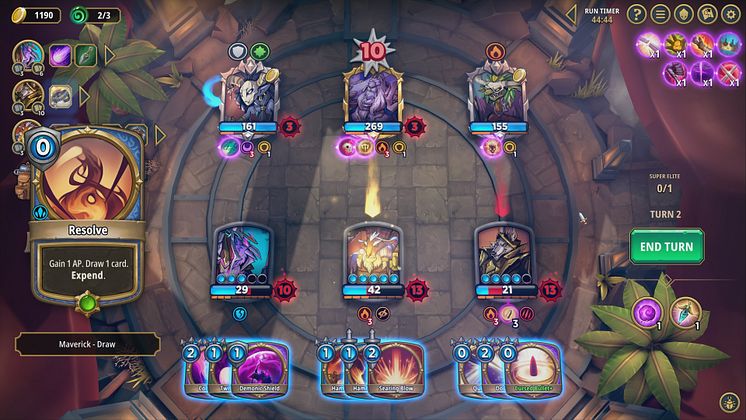Viewport: 746px width, 420px height.
Task: Open the help question mark button
Action: click(x=637, y=13)
